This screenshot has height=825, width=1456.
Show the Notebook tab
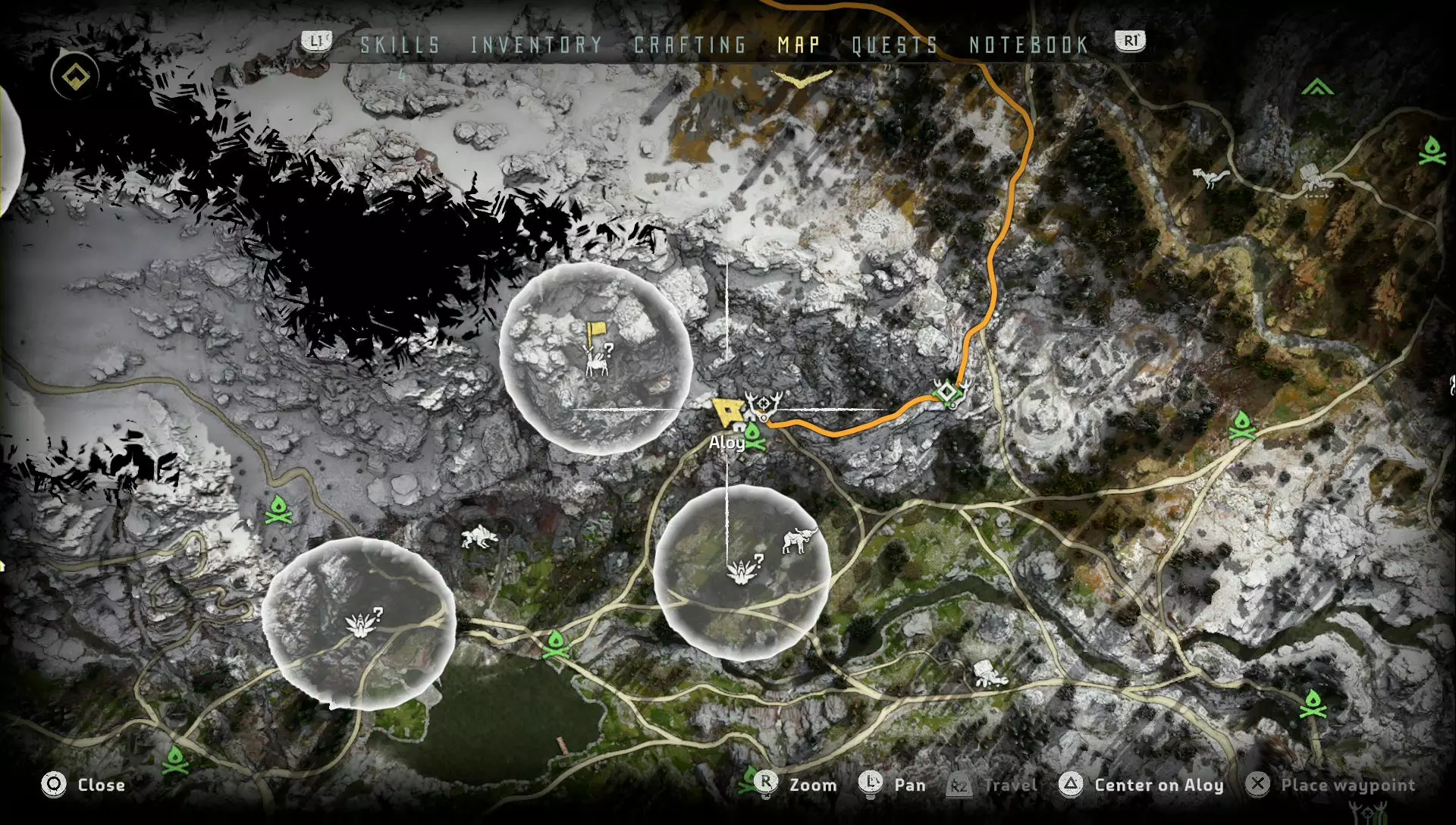(x=1028, y=45)
